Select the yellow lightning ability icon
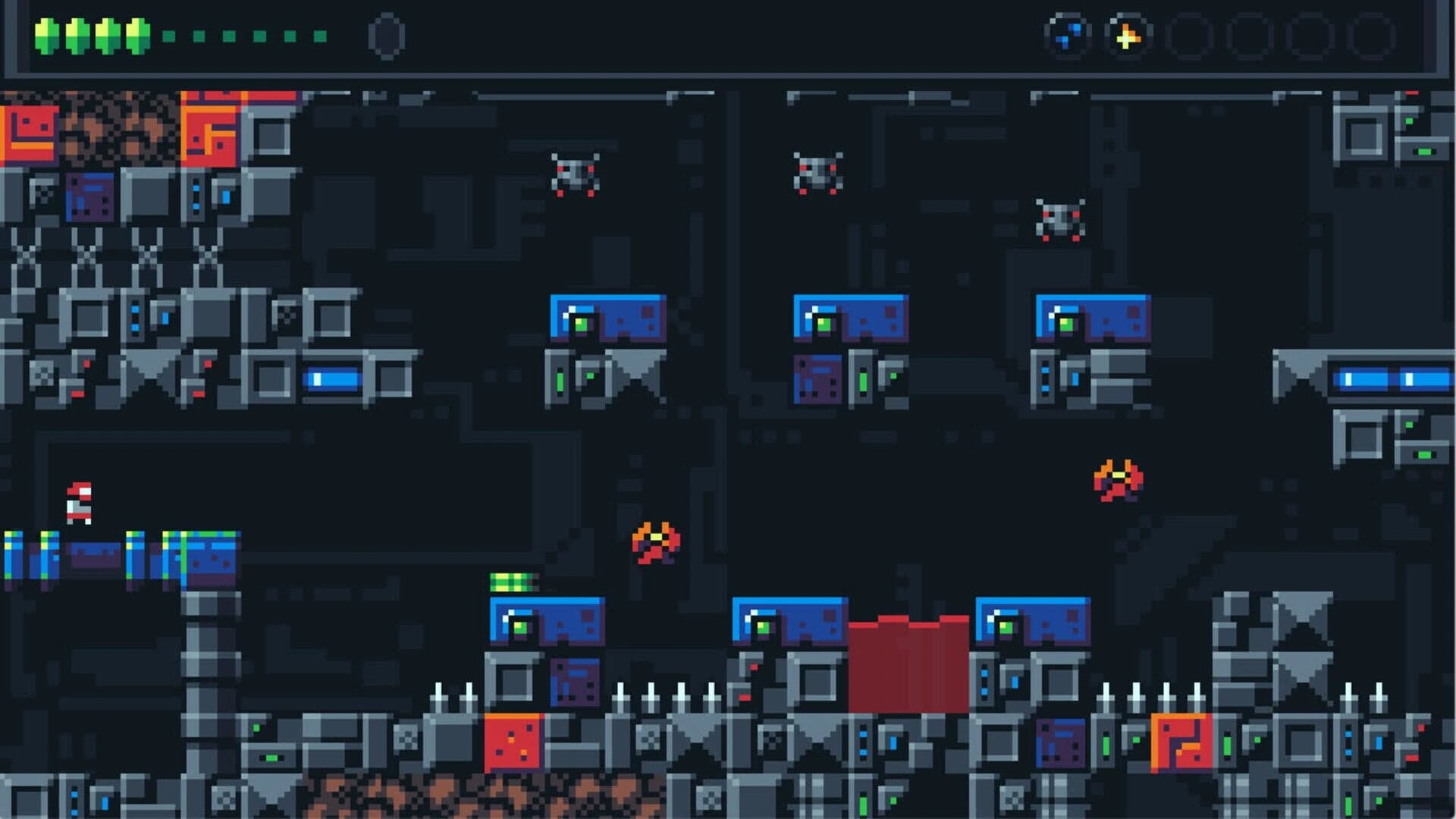Screen dimensions: 1456x819 coord(1127,35)
